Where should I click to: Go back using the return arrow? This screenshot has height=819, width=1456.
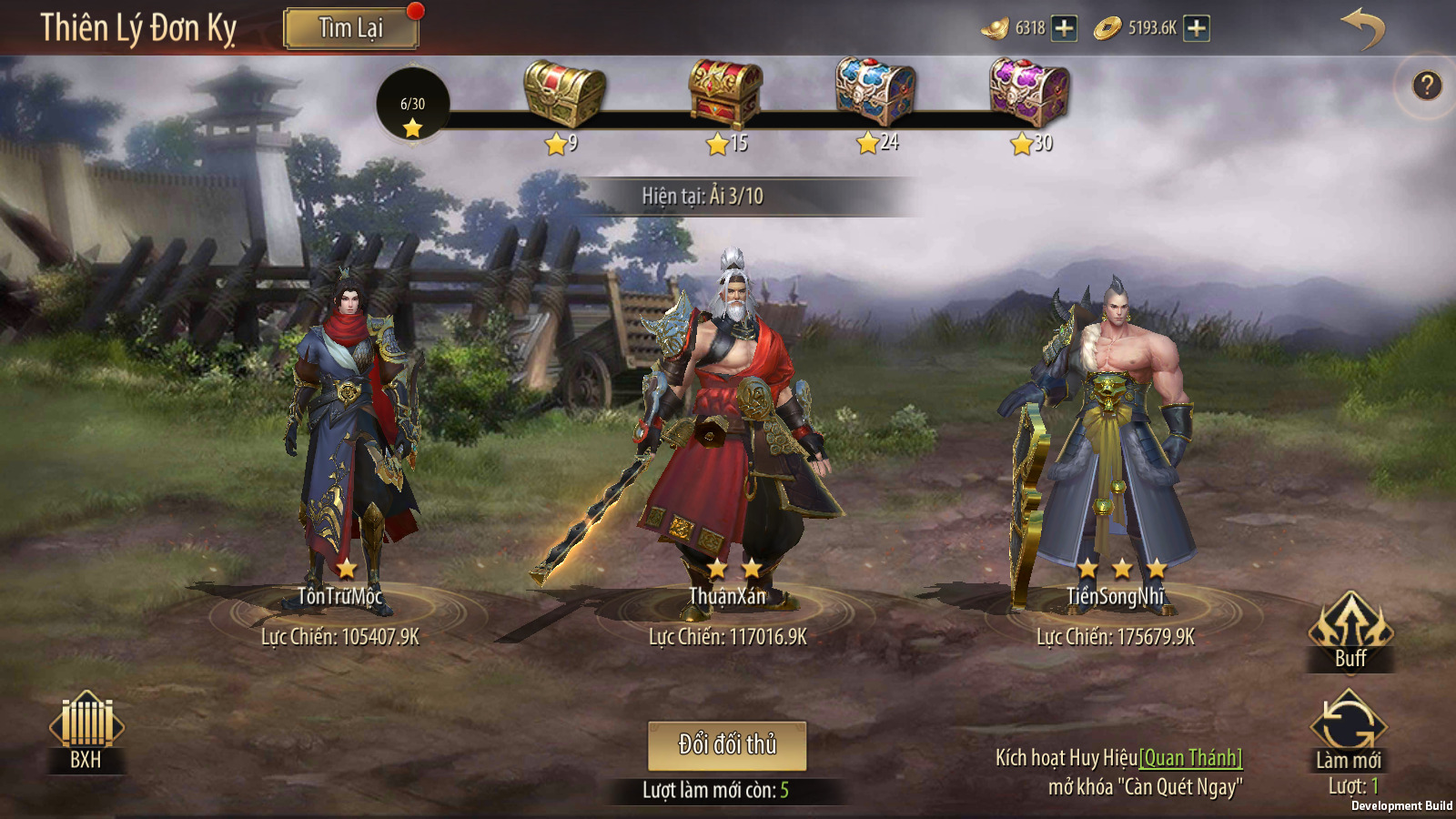click(x=1362, y=29)
